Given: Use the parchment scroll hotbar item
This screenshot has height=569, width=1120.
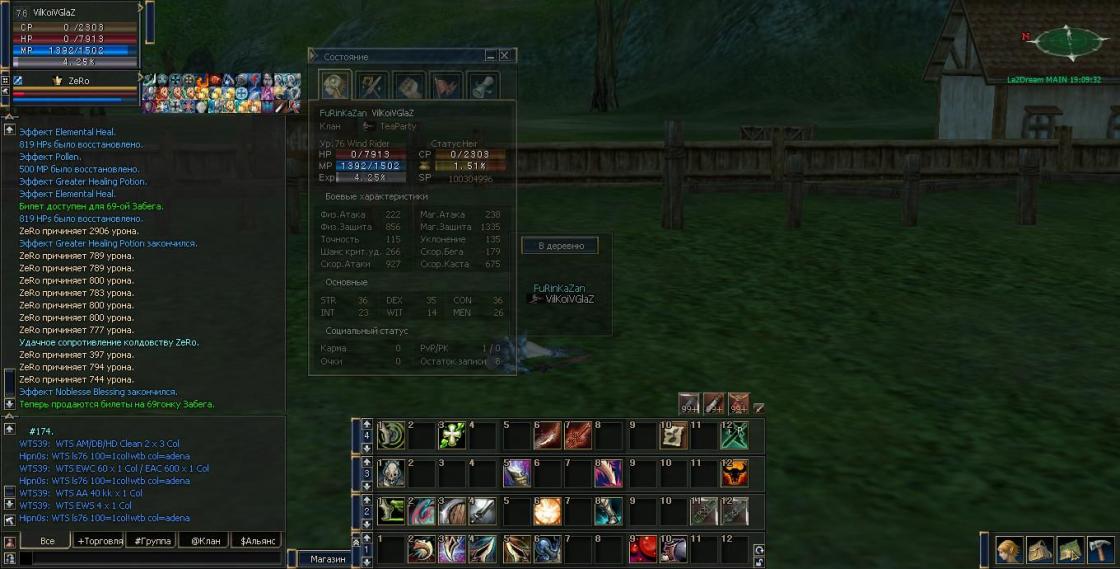Looking at the screenshot, I should point(673,434).
